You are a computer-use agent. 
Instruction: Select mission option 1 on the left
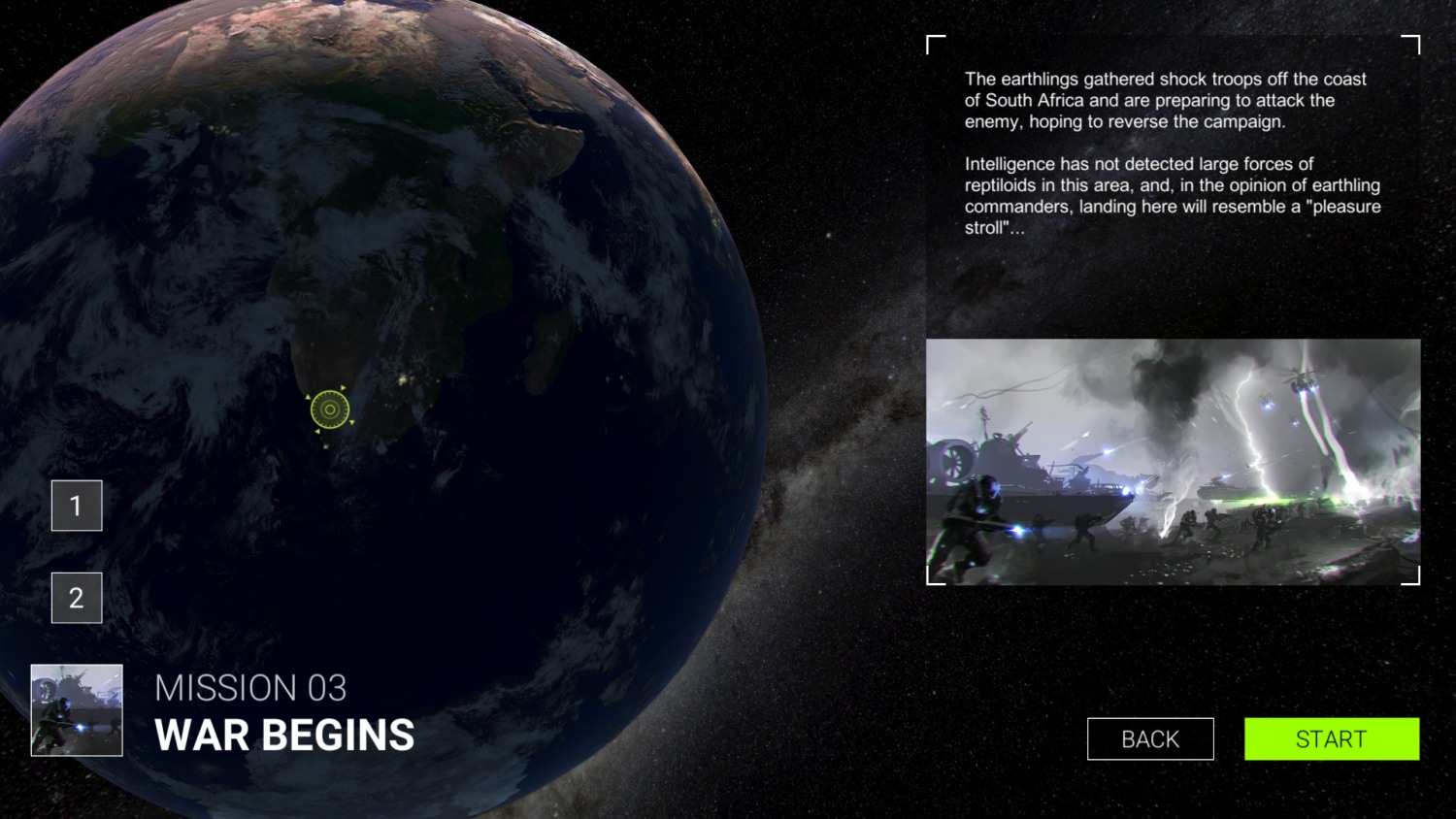click(77, 505)
